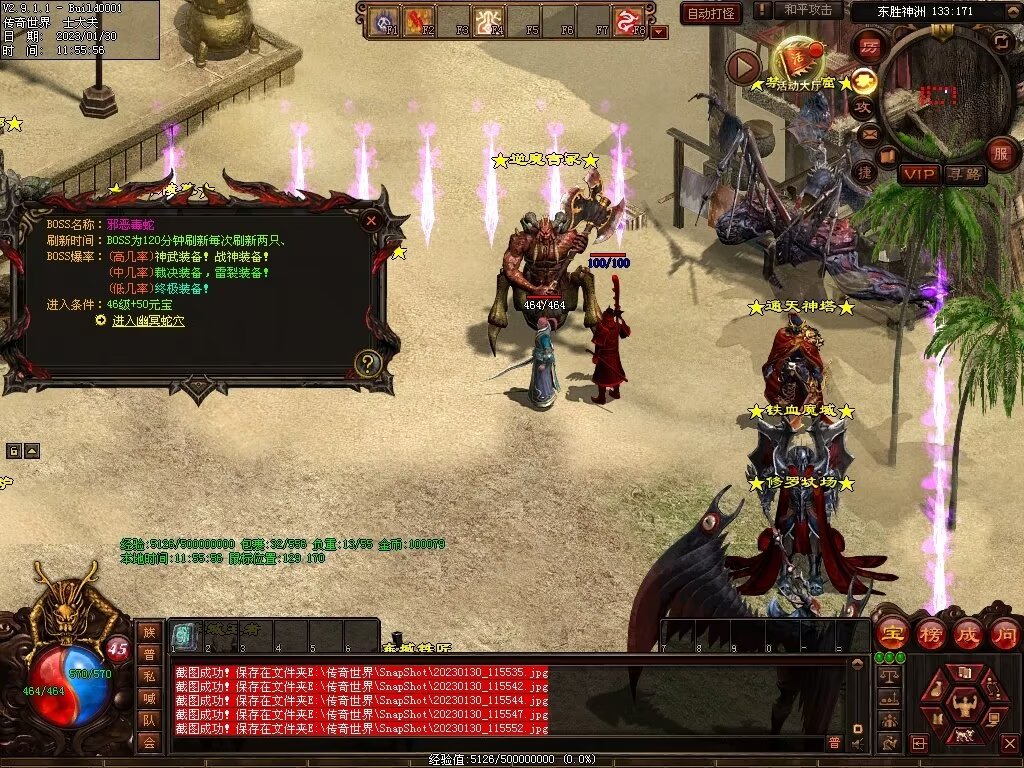This screenshot has height=768, width=1024.
Task: Select the skill in quick slot 1
Action: (x=183, y=635)
